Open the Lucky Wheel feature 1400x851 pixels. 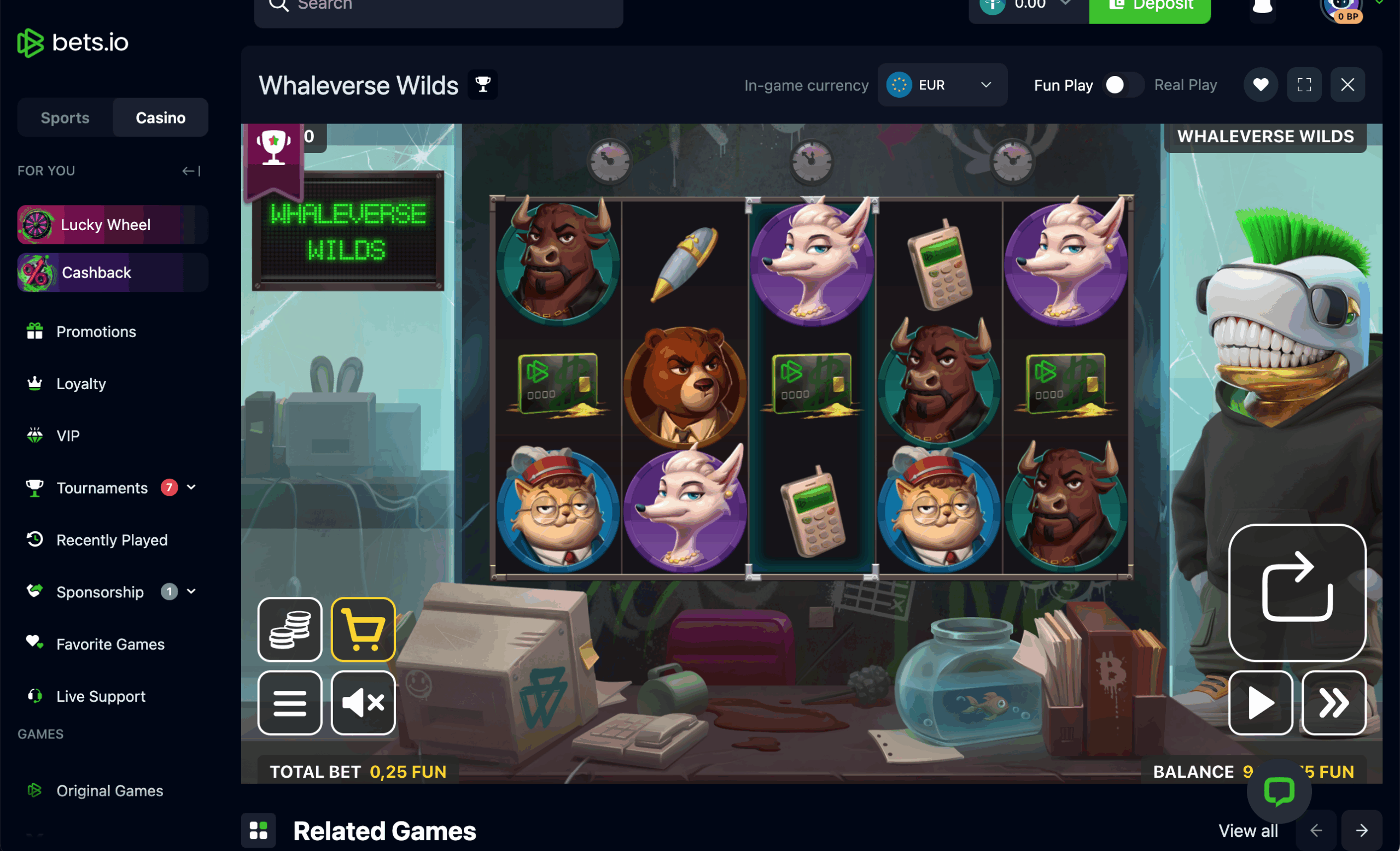click(105, 224)
